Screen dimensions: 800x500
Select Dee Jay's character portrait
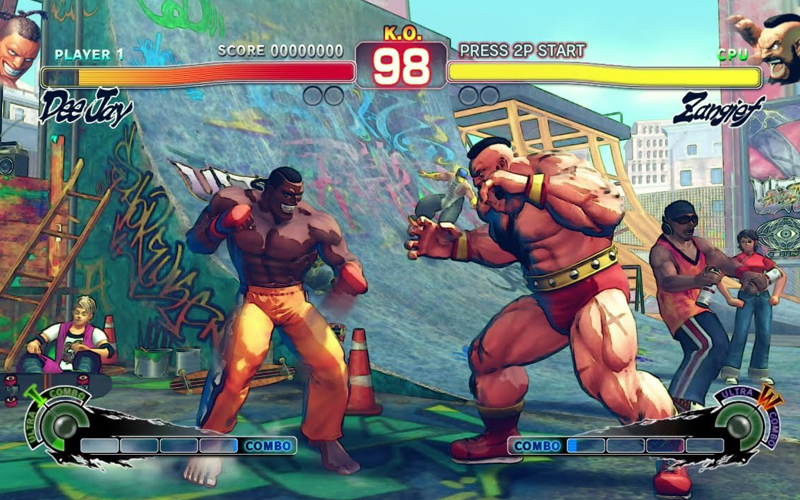point(20,45)
